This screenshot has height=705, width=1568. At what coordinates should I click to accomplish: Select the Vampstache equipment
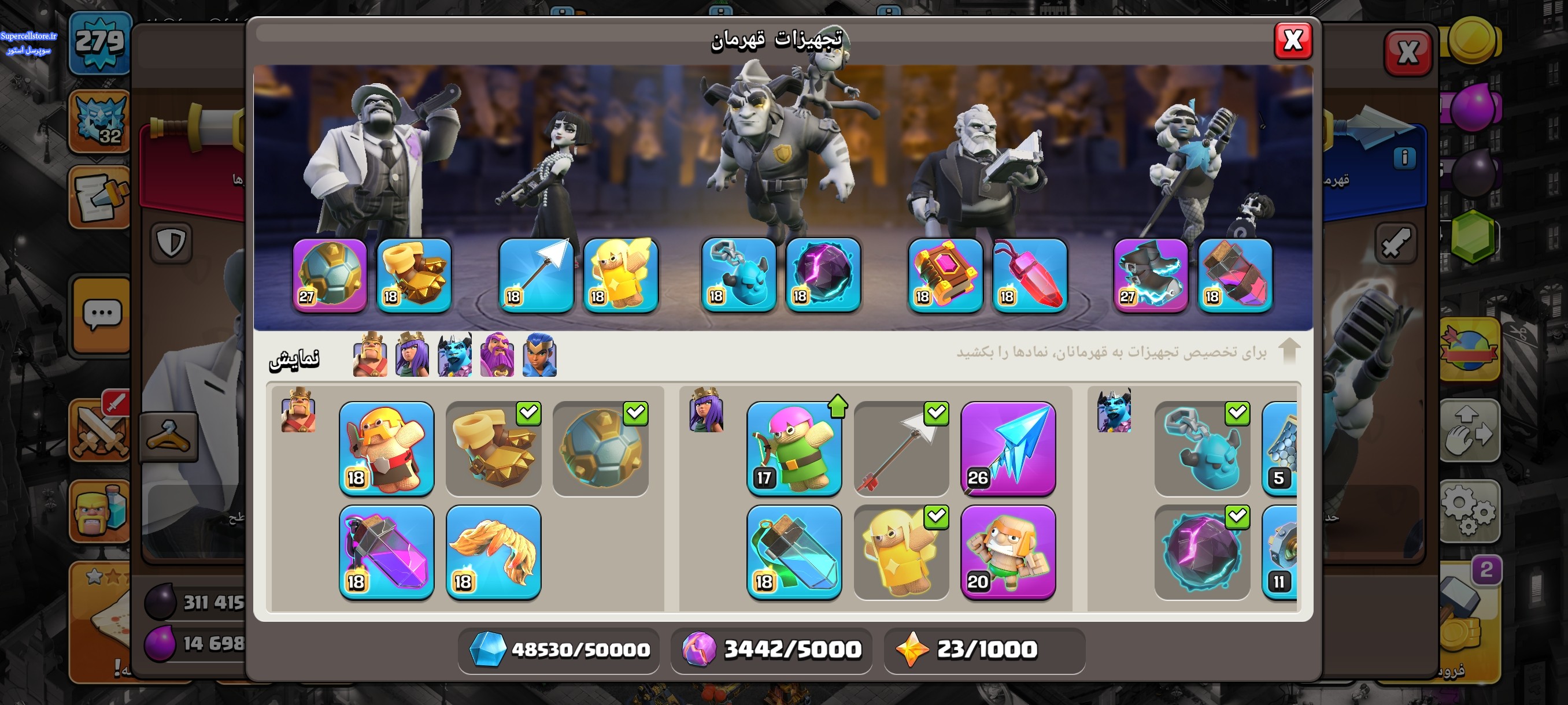pyautogui.click(x=493, y=552)
